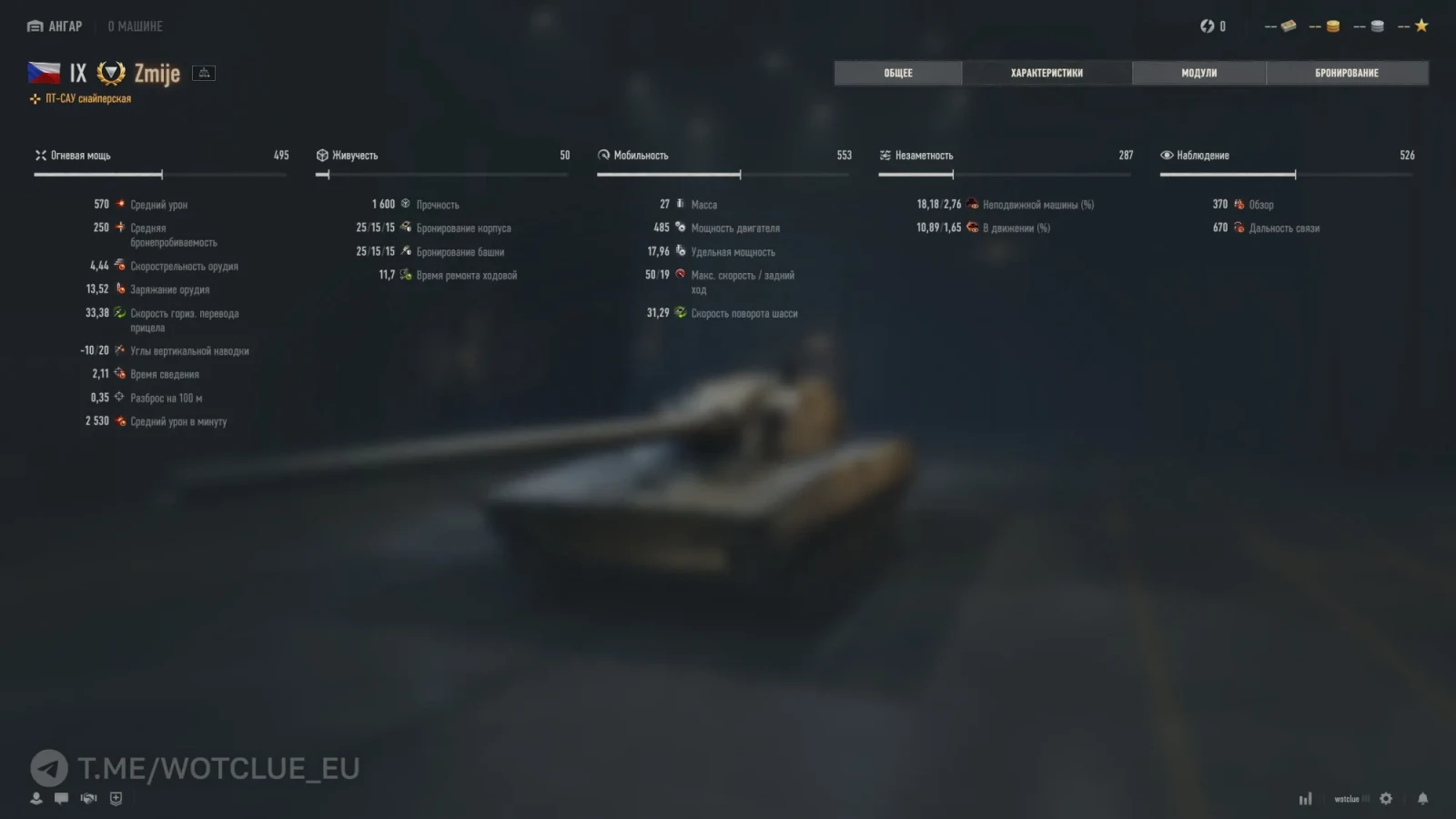Screen dimensions: 1456x819
Task: Open the shield with plus icon
Action: [x=116, y=798]
